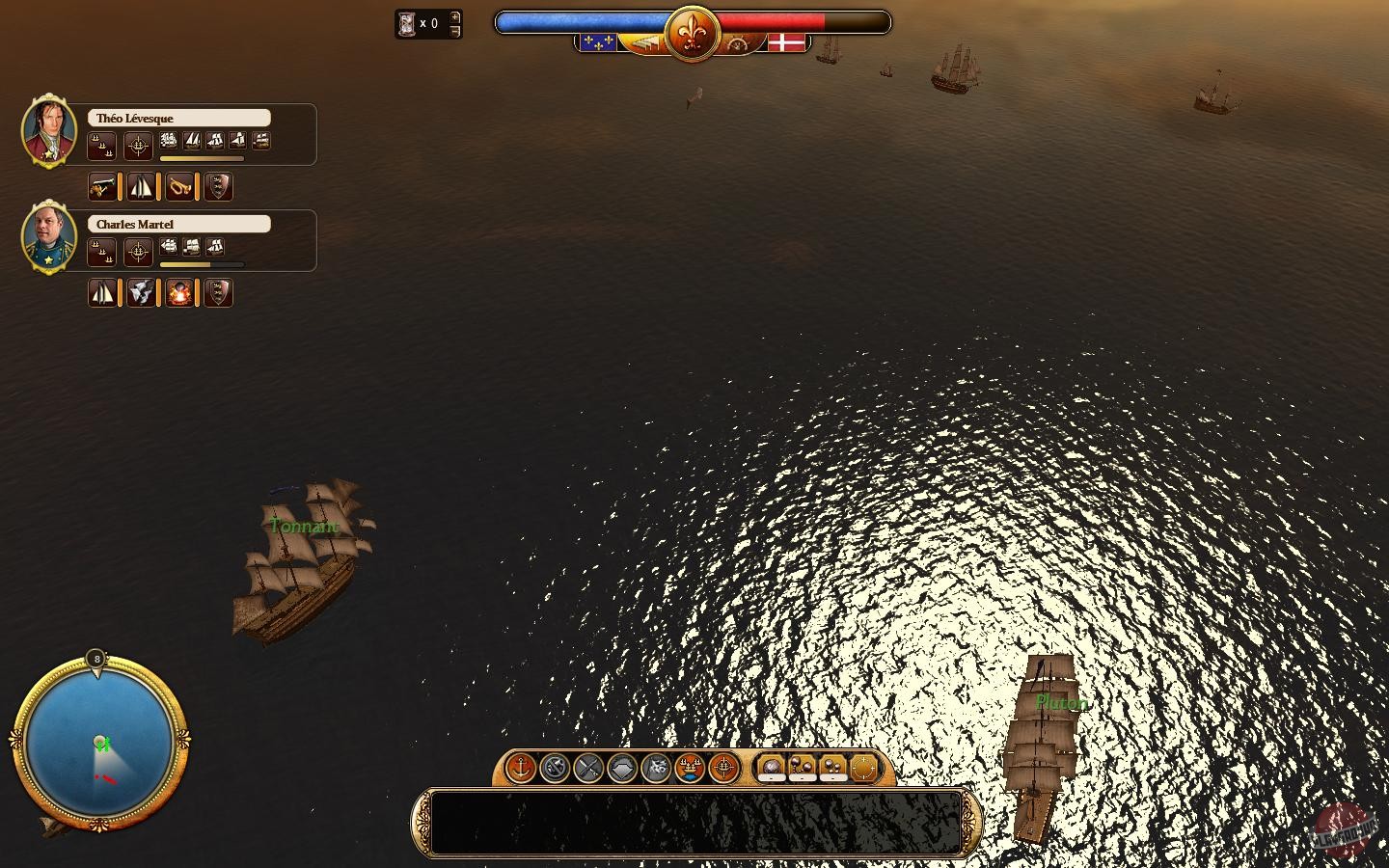Select the crossed swords attack command

tap(586, 769)
